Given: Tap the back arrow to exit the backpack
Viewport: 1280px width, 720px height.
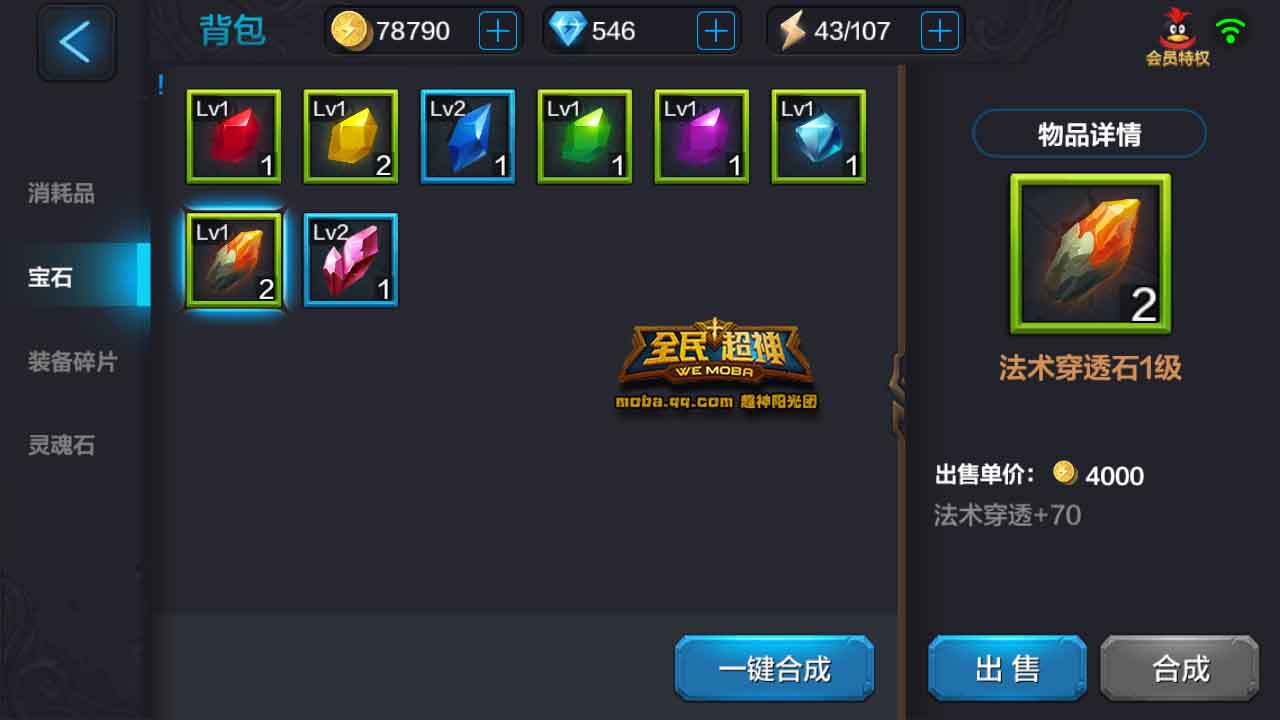Looking at the screenshot, I should [x=76, y=42].
